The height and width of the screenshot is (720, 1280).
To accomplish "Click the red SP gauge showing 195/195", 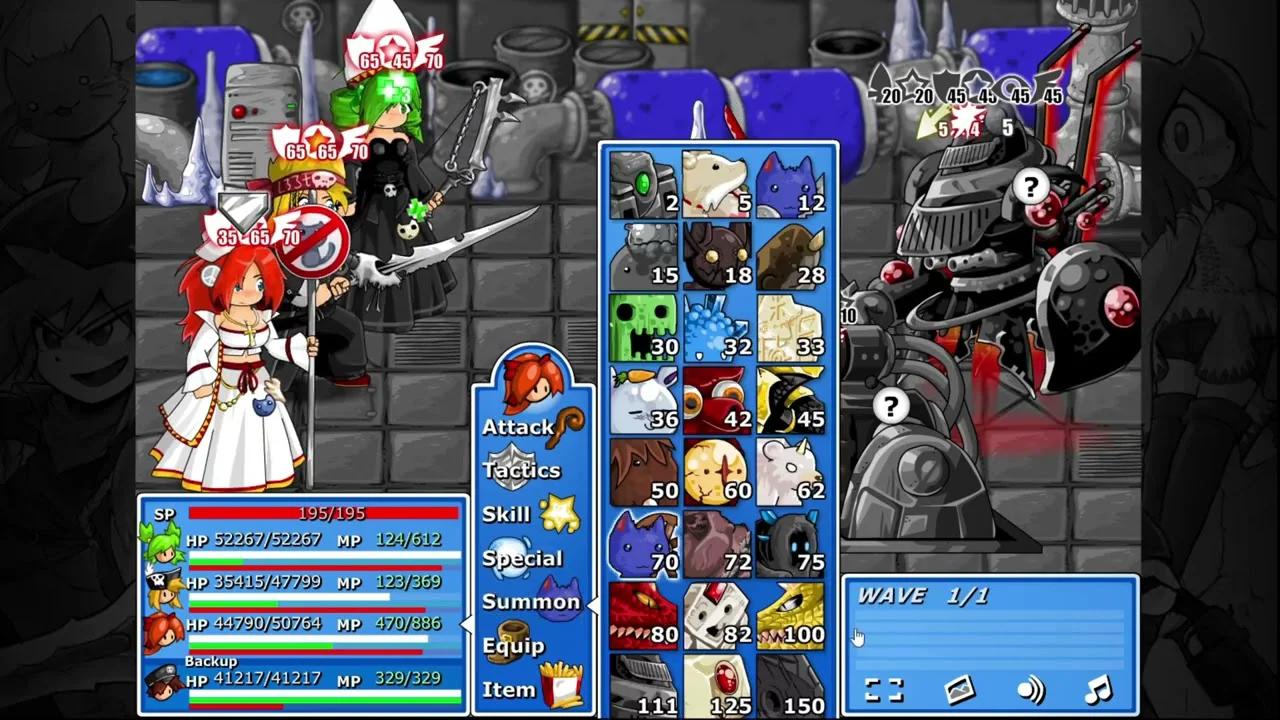I will (323, 512).
